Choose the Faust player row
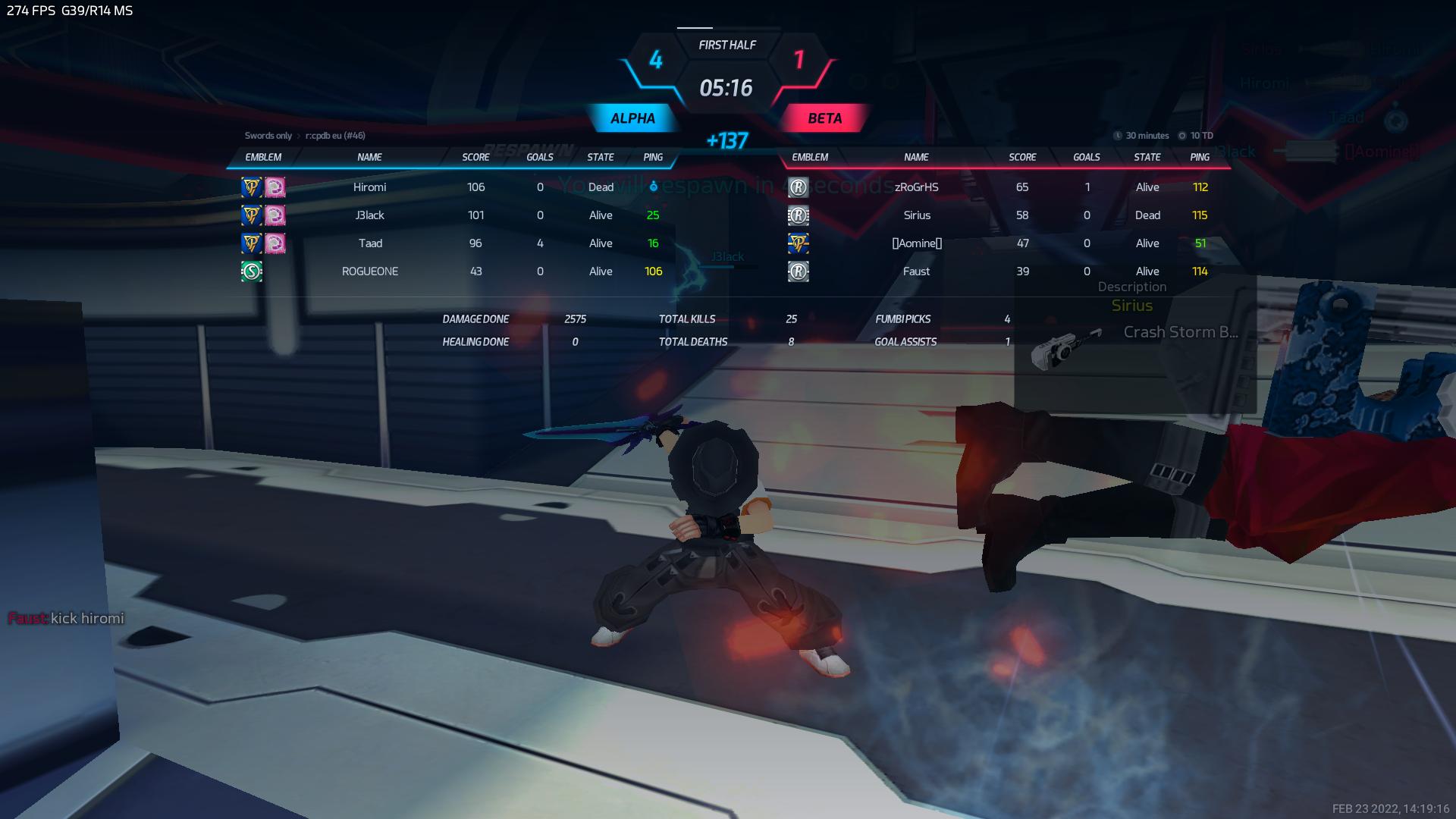 916,271
